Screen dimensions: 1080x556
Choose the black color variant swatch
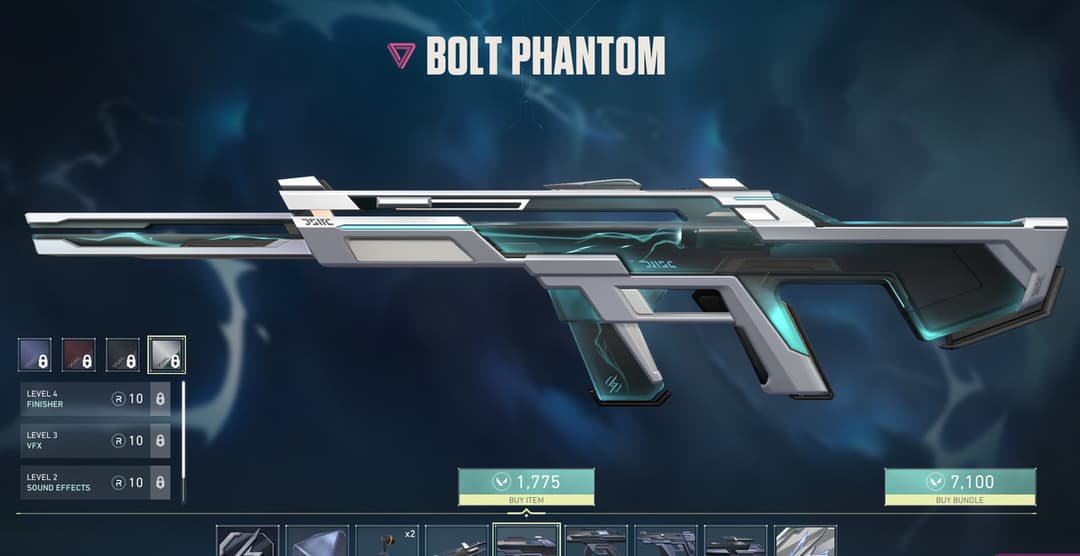coord(123,355)
